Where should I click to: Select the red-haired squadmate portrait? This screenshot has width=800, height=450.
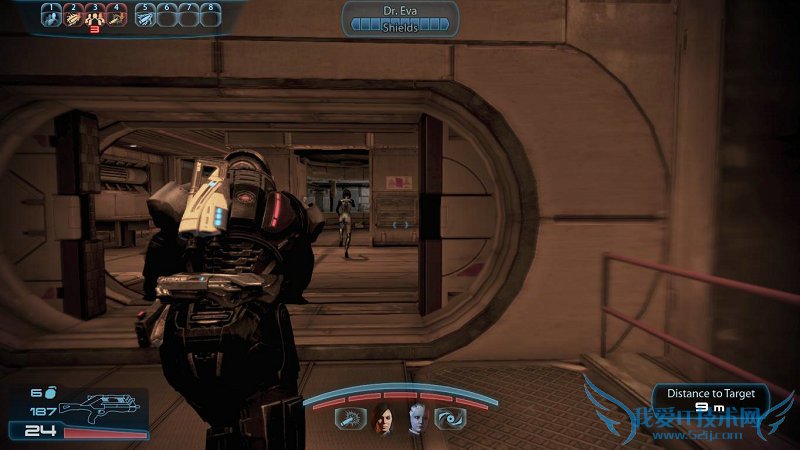click(383, 421)
